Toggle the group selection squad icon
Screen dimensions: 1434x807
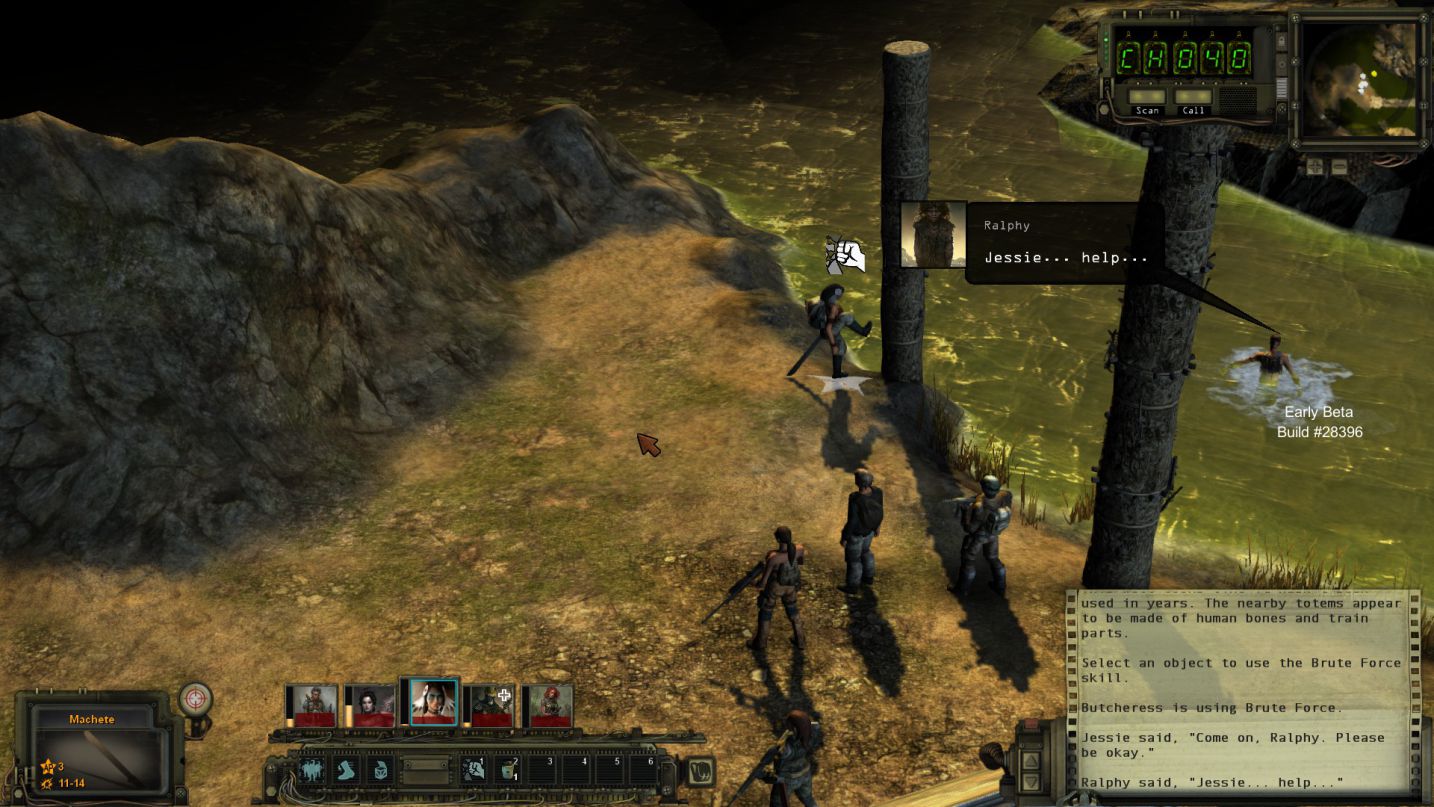point(311,769)
